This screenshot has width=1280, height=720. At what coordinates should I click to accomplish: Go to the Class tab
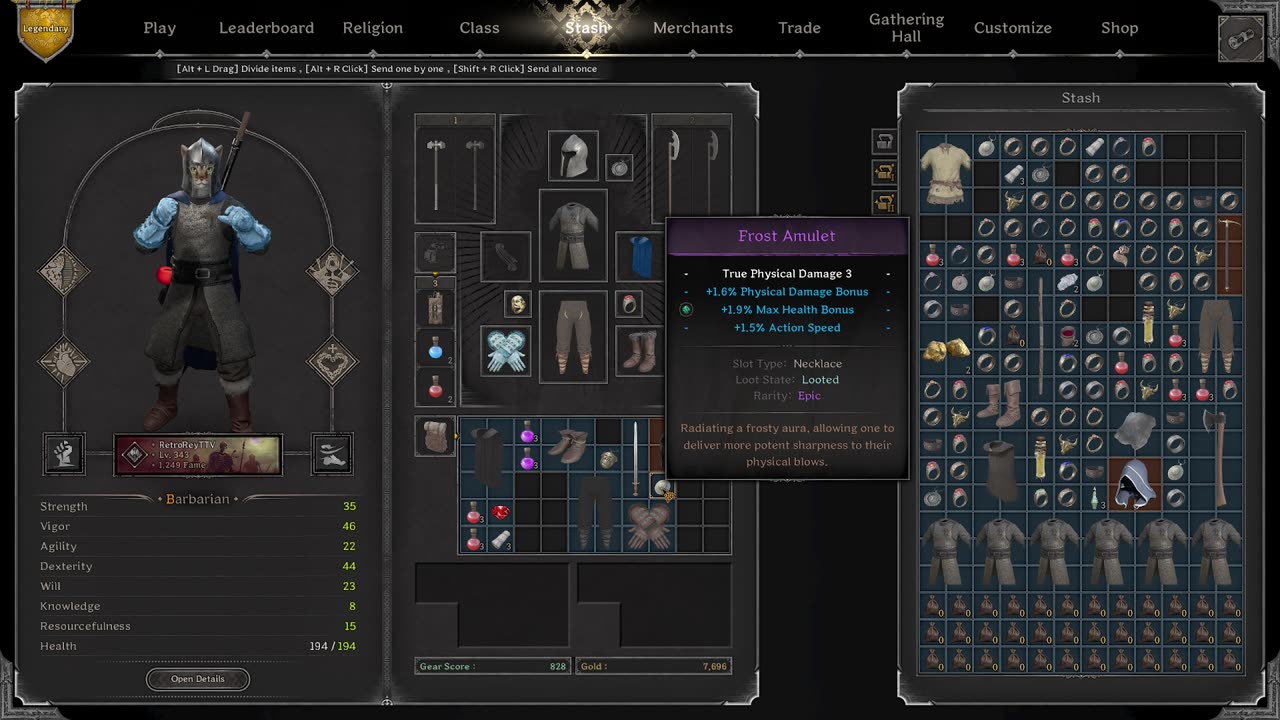pyautogui.click(x=479, y=28)
